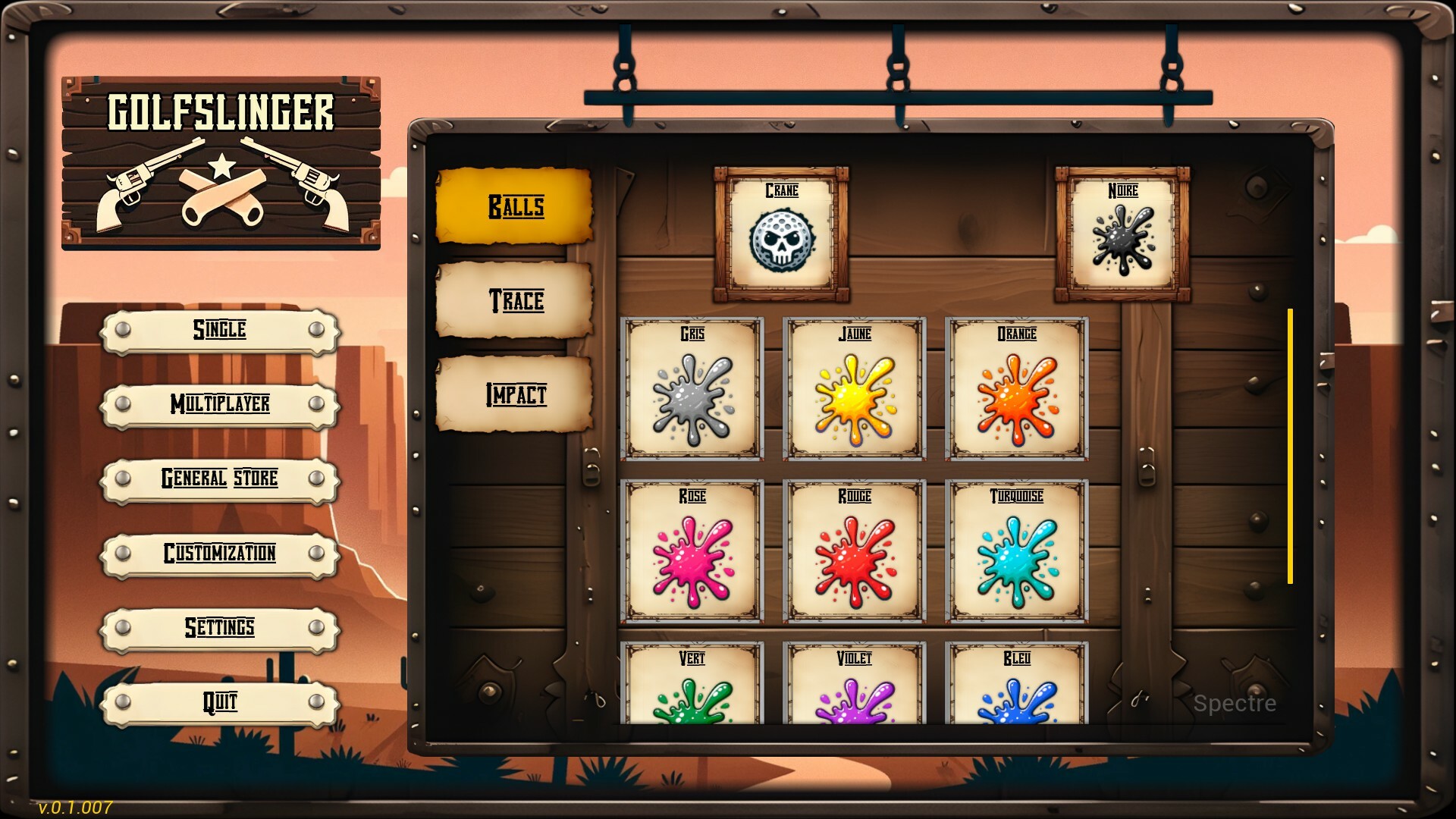1456x819 pixels.
Task: Switch to the Balls tab
Action: click(516, 207)
